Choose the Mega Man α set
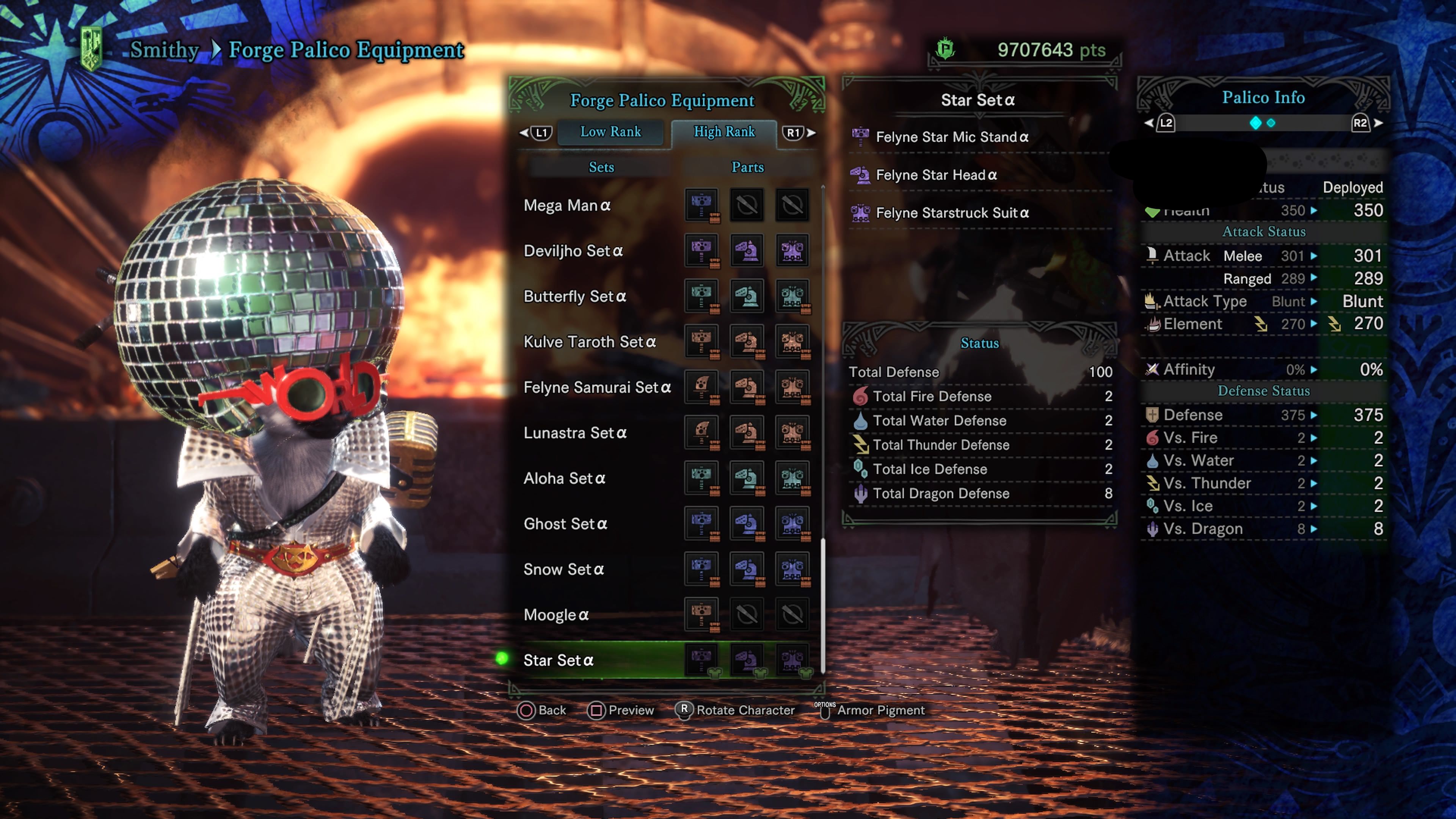This screenshot has width=1456, height=819. (x=567, y=205)
